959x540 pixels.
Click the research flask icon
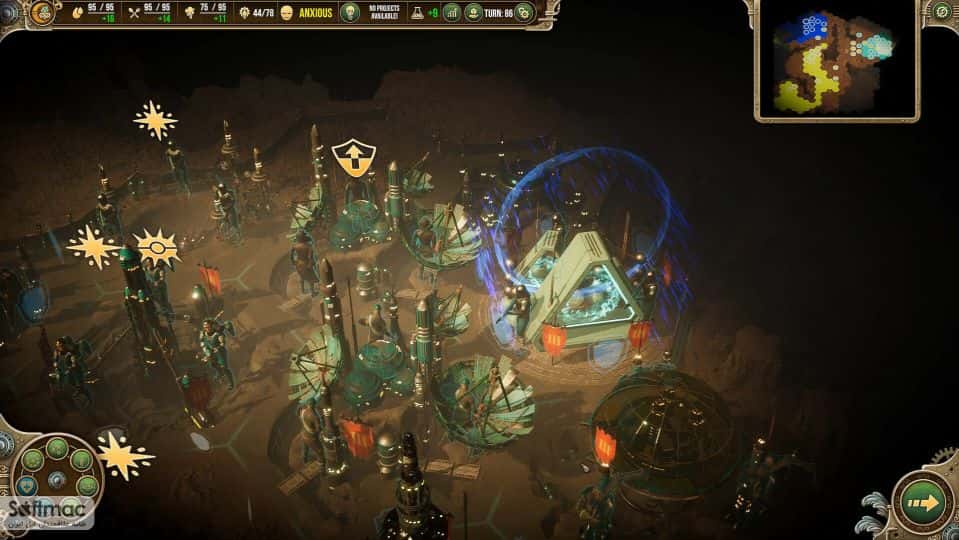(413, 13)
